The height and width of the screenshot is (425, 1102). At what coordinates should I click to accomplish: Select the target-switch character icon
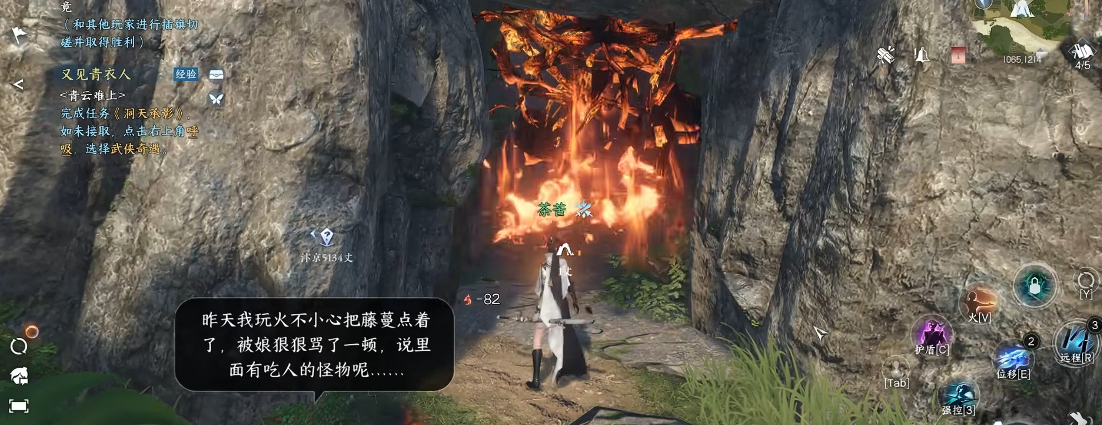[x=897, y=368]
